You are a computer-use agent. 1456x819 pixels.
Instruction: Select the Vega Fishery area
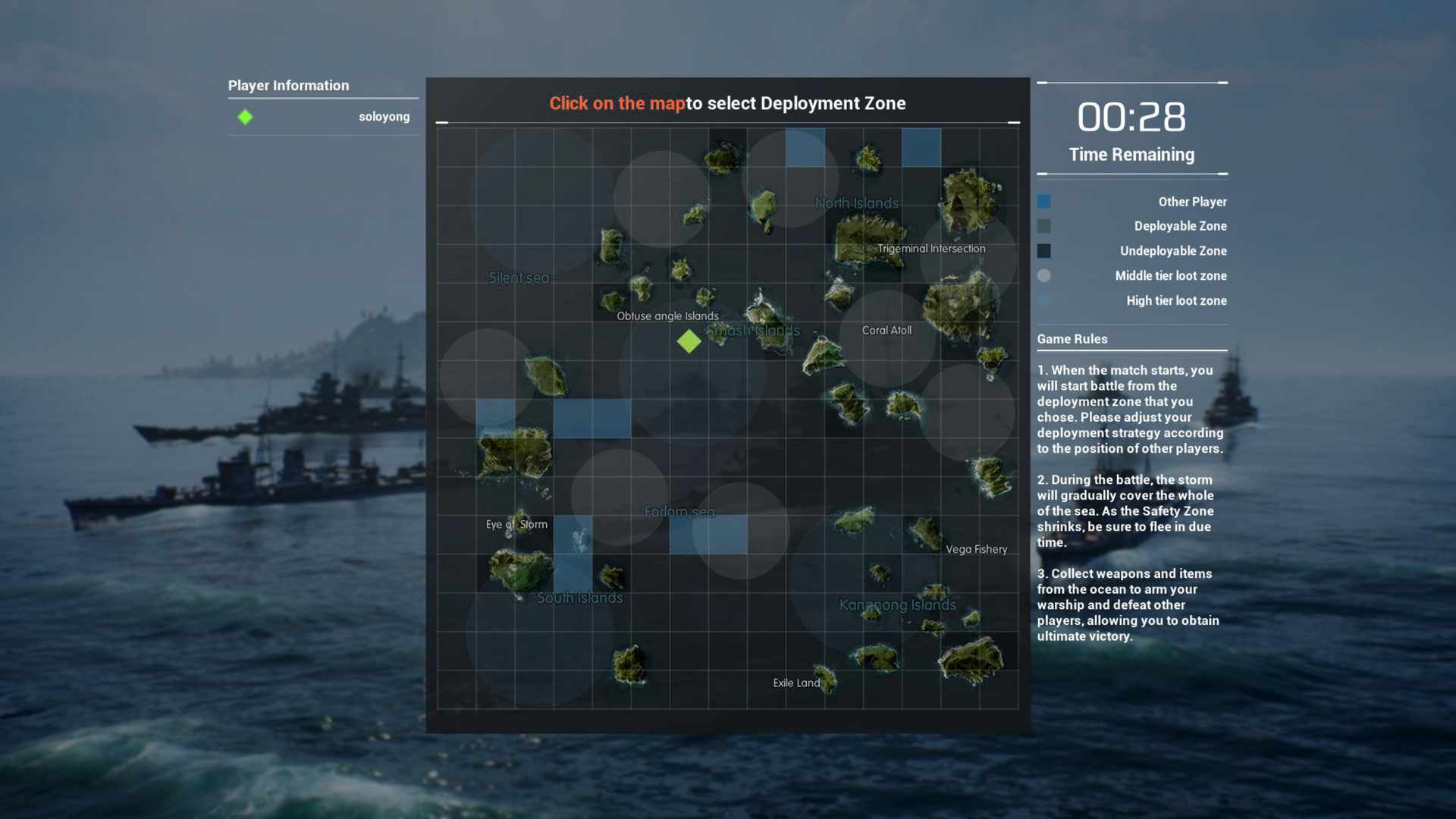point(977,549)
